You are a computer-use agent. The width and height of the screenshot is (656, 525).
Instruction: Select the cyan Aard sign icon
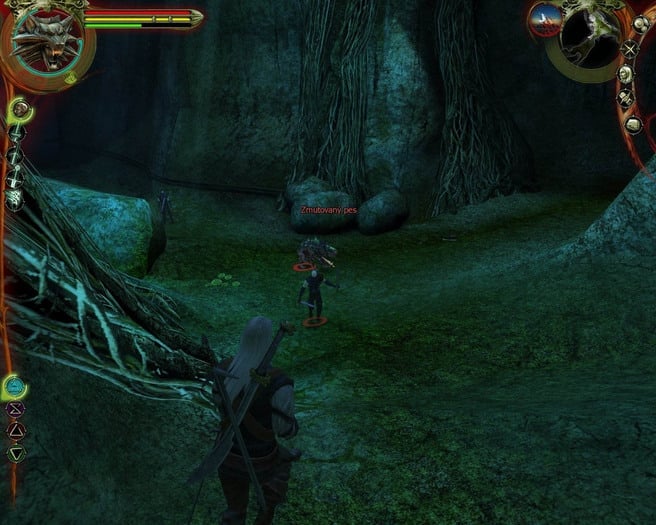[14, 386]
